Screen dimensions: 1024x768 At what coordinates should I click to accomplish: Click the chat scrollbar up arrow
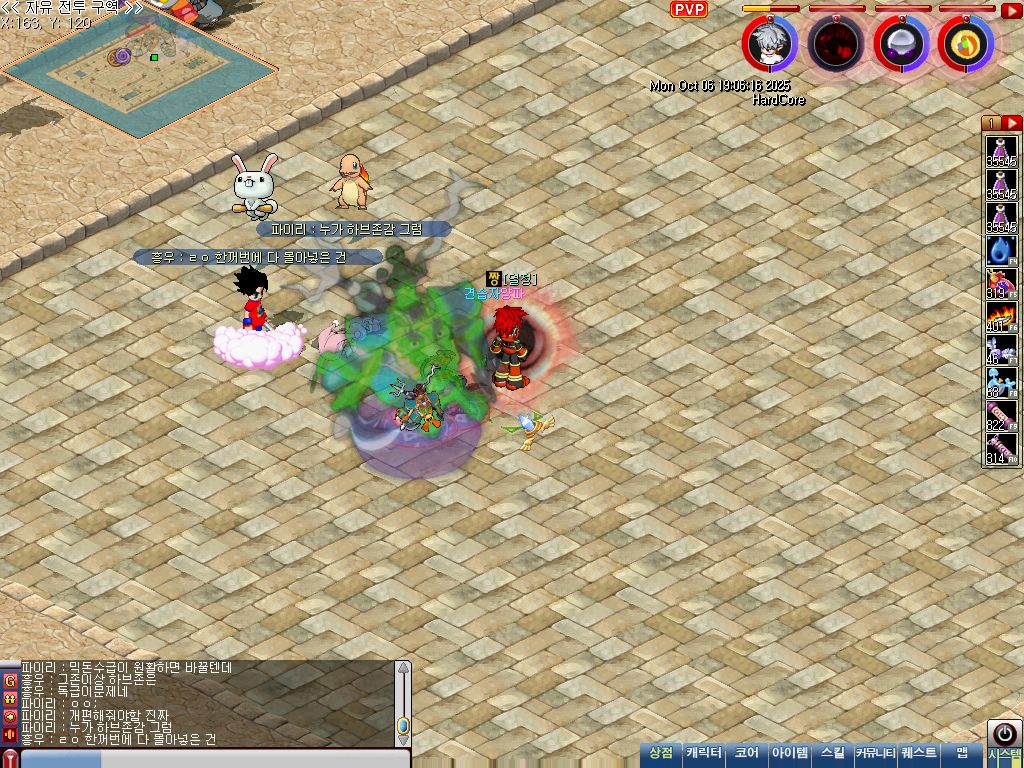click(x=403, y=668)
